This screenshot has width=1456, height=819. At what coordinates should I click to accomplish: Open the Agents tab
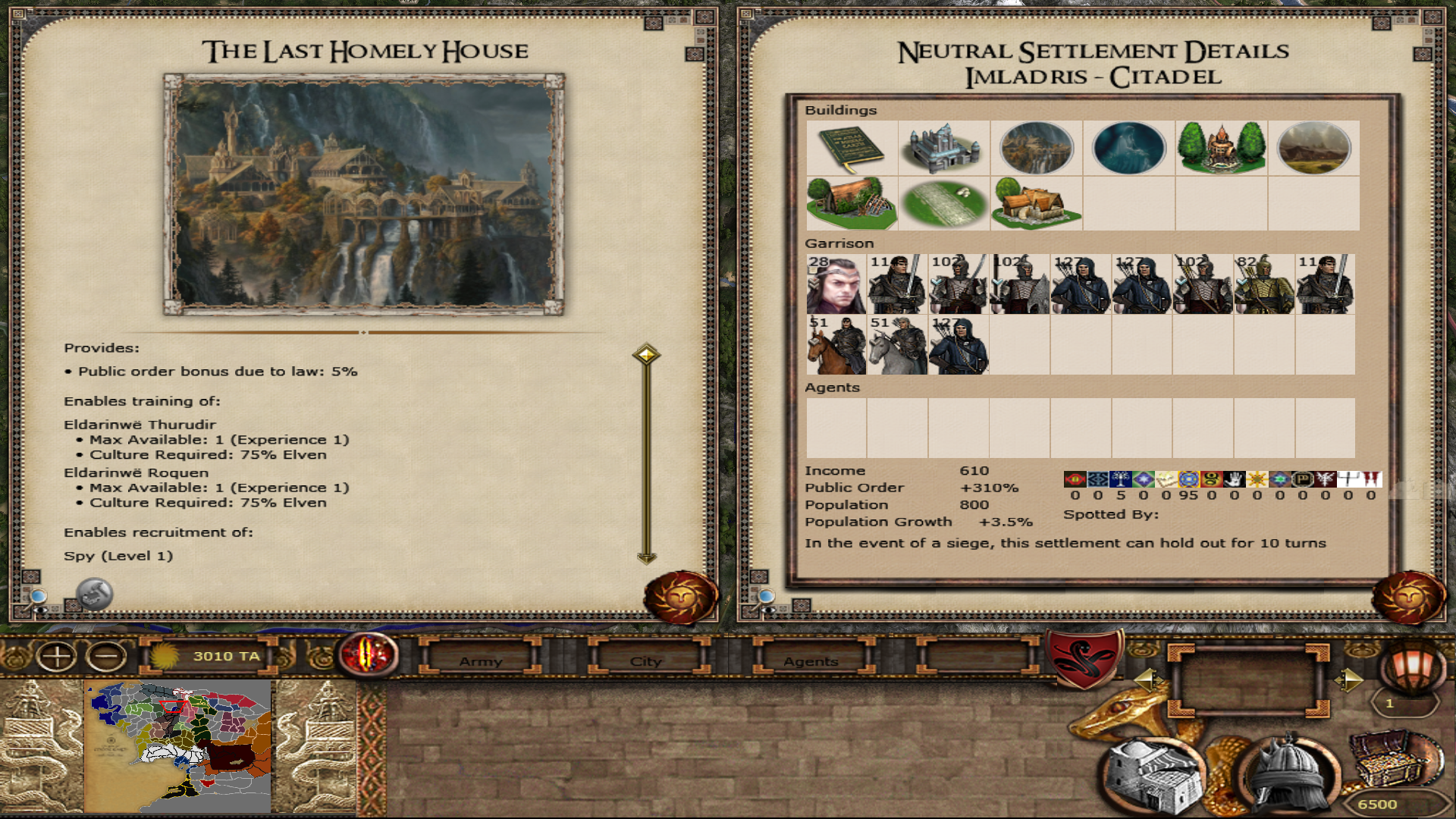click(x=811, y=661)
